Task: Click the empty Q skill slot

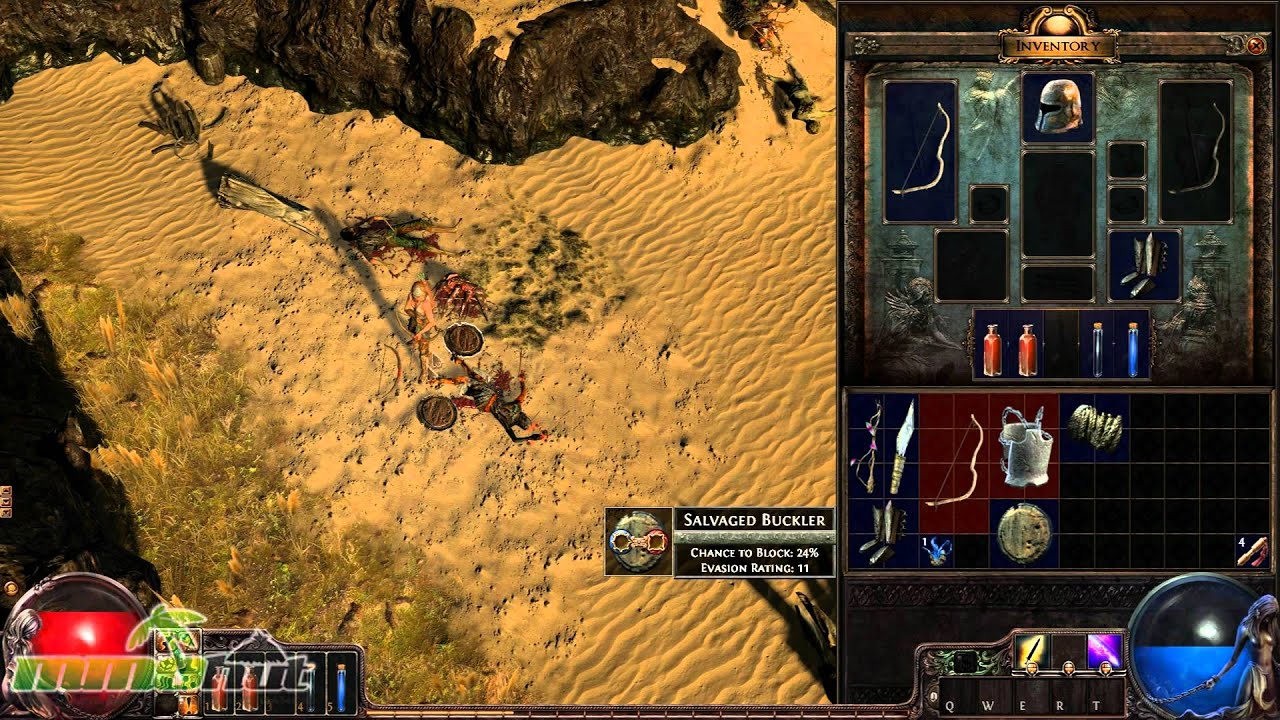Action: click(x=959, y=697)
